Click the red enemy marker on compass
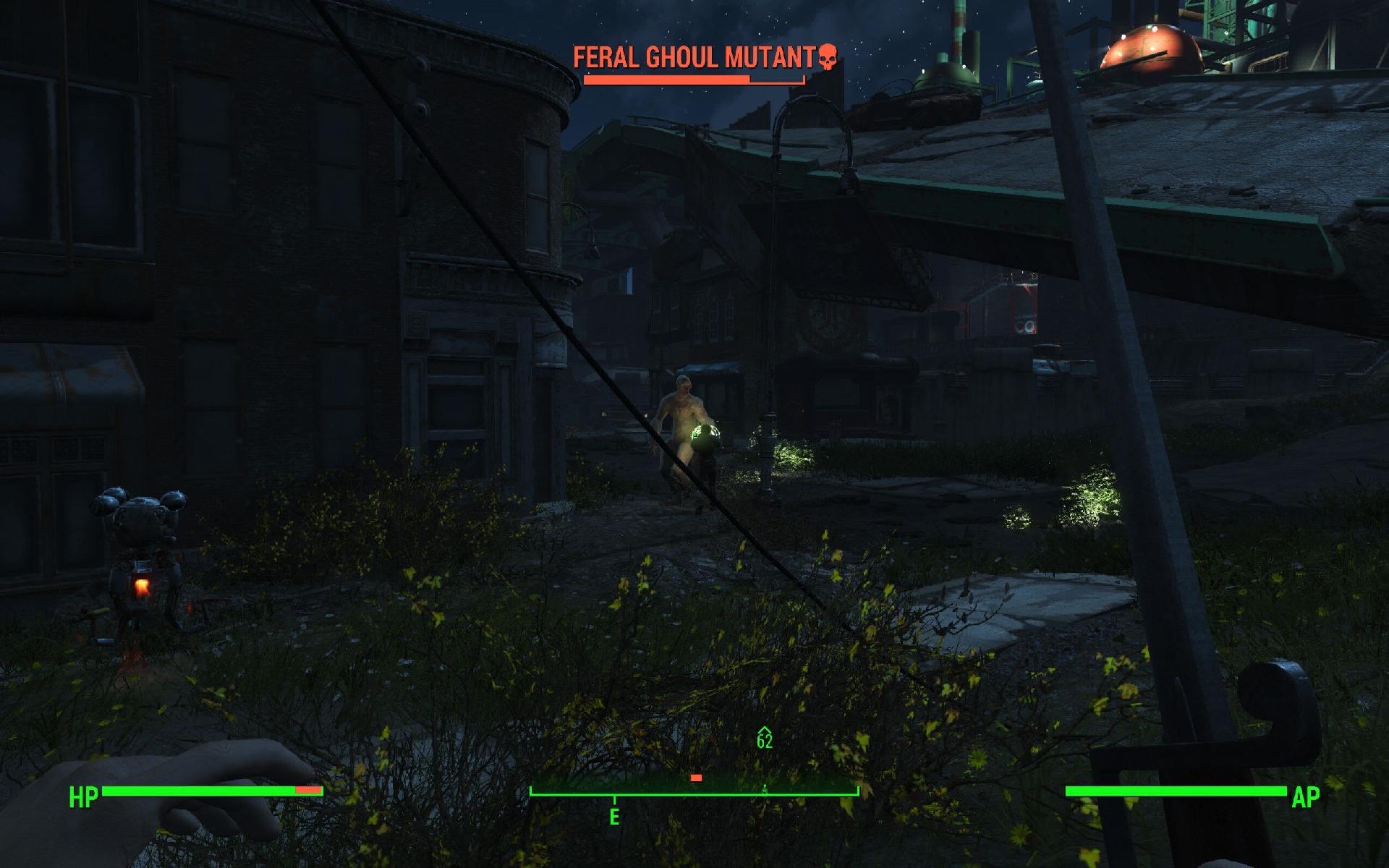Screen dimensions: 1389x868 coord(696,778)
